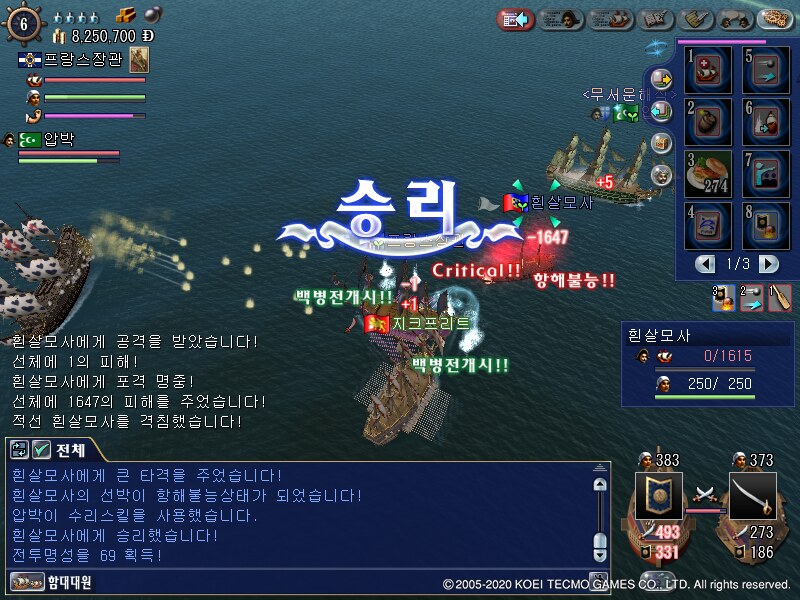This screenshot has width=800, height=600.
Task: Click the treasure chest round button
Action: coord(660,143)
